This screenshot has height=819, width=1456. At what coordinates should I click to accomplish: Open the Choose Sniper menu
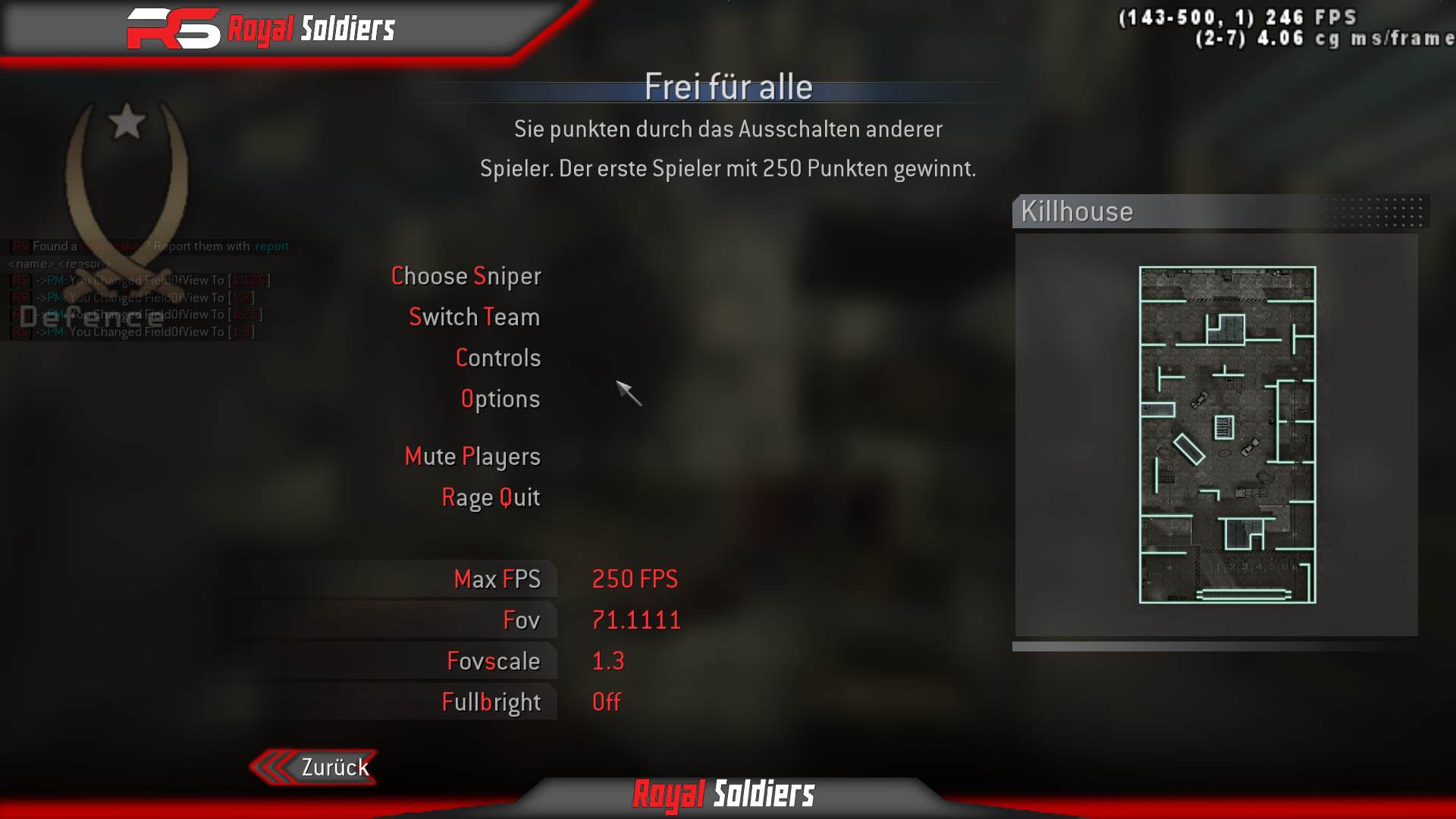coord(466,276)
